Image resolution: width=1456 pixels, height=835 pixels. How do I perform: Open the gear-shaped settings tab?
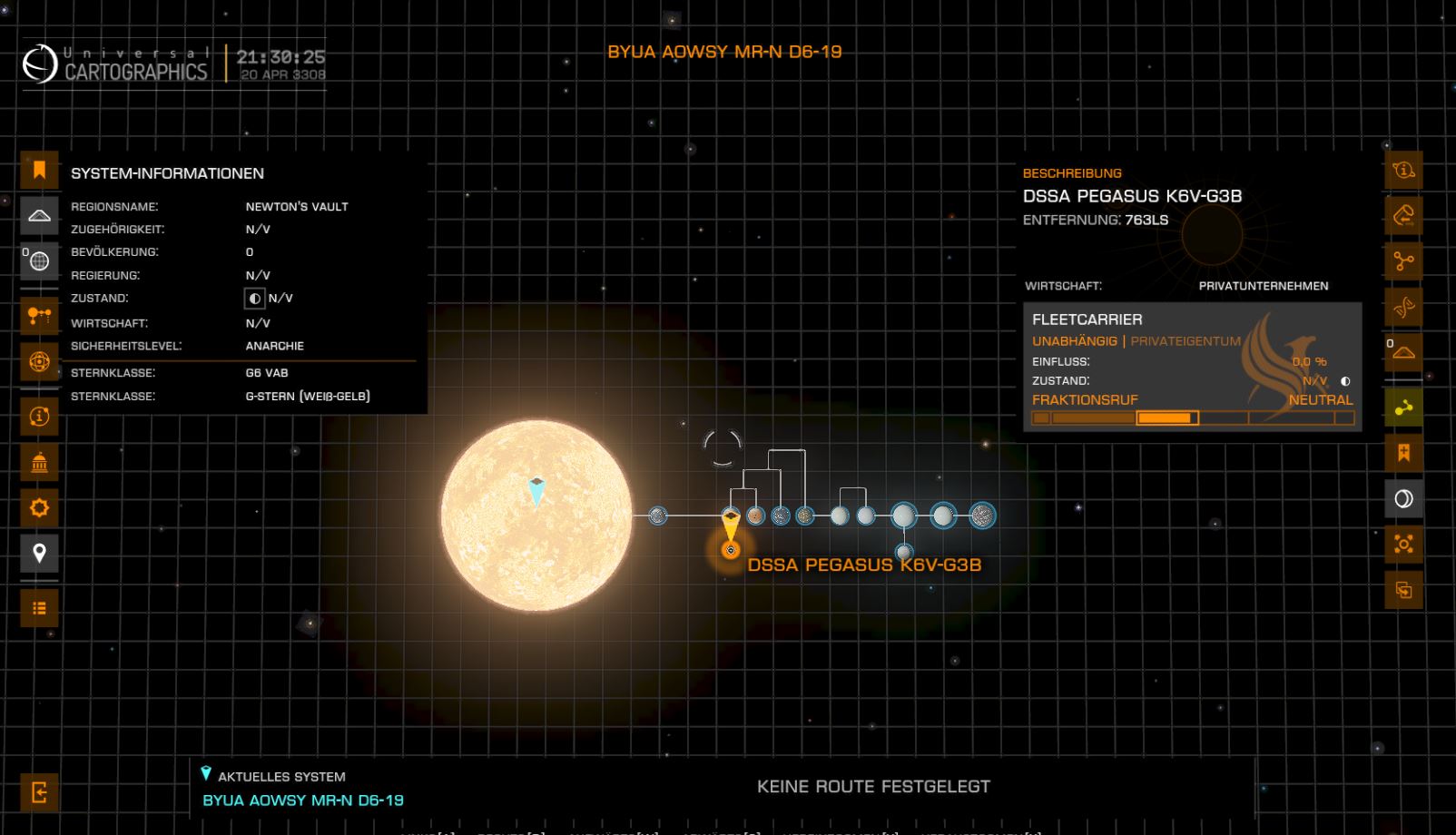(39, 508)
